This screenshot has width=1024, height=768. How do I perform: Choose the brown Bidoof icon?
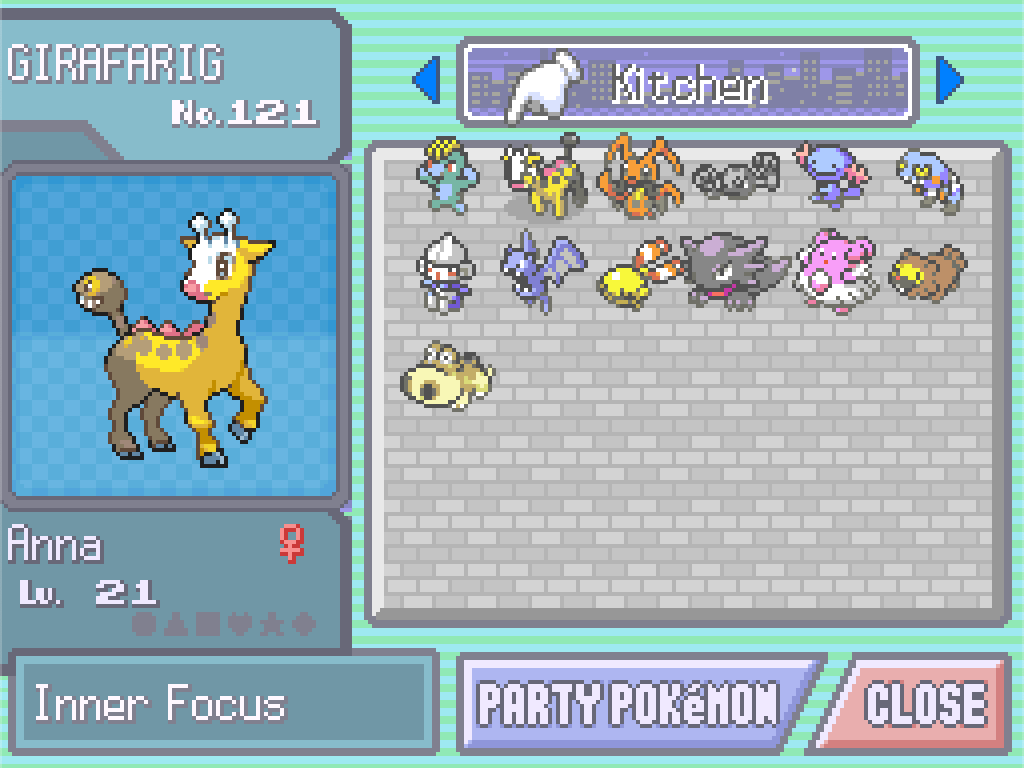[x=927, y=272]
